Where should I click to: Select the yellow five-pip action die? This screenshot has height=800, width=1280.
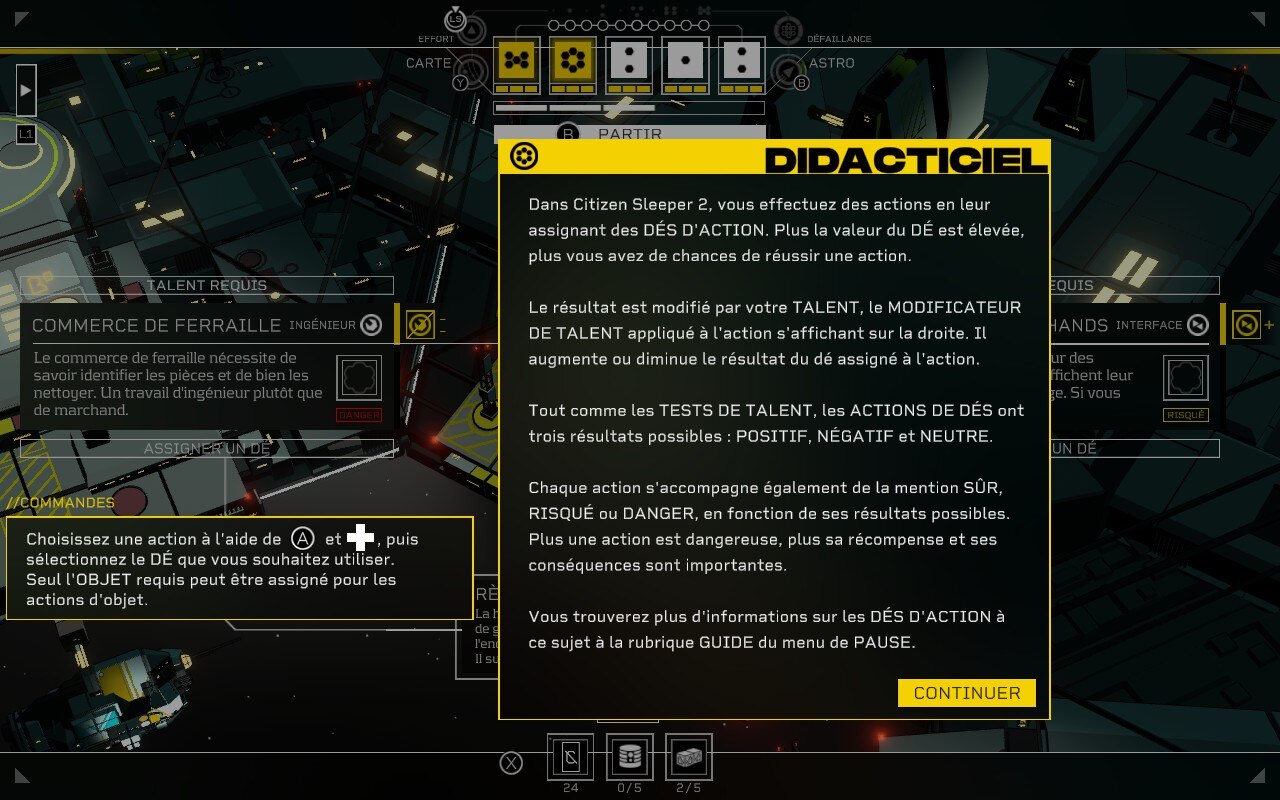[517, 62]
